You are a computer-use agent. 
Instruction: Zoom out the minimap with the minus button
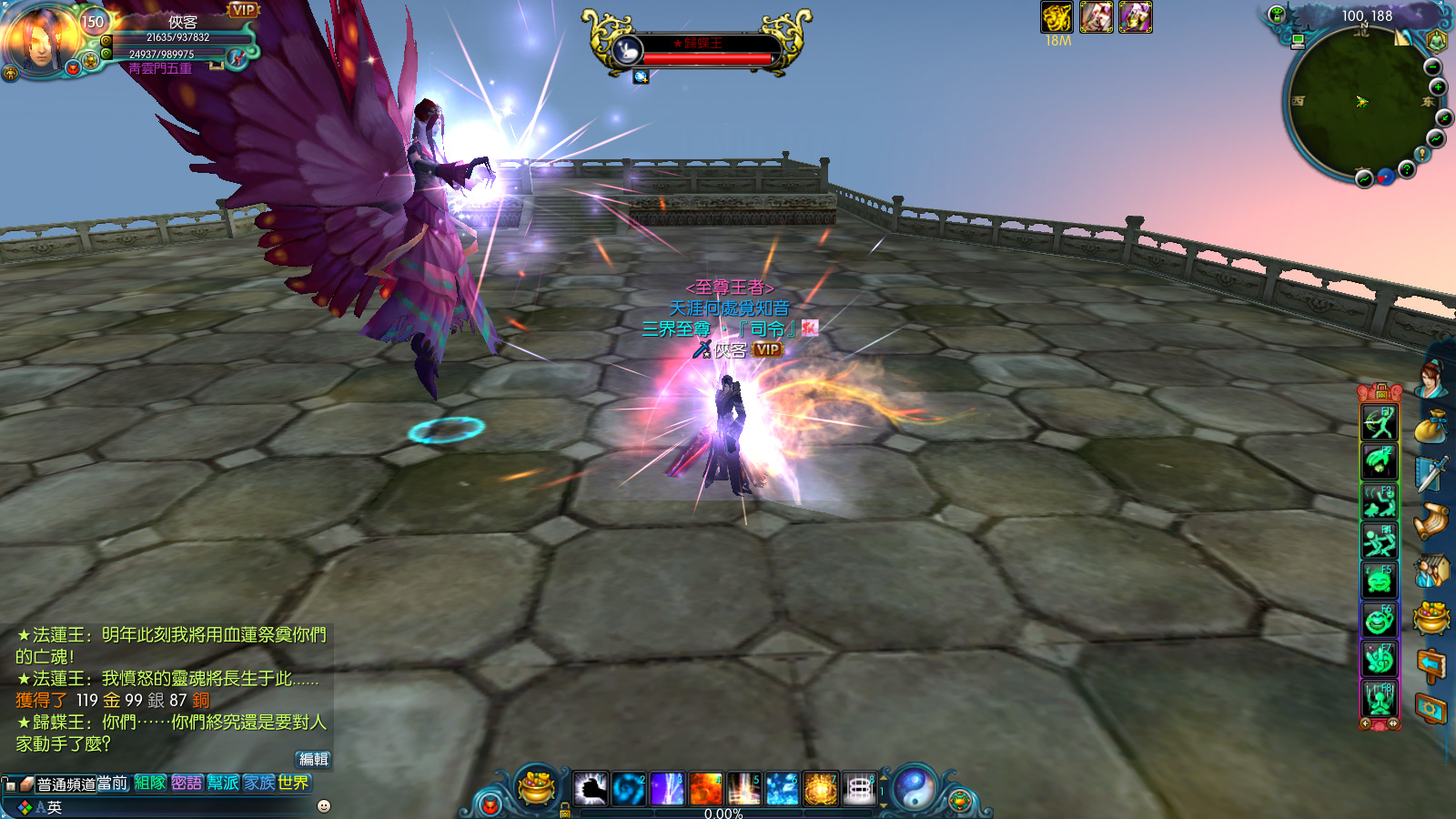point(1432,67)
